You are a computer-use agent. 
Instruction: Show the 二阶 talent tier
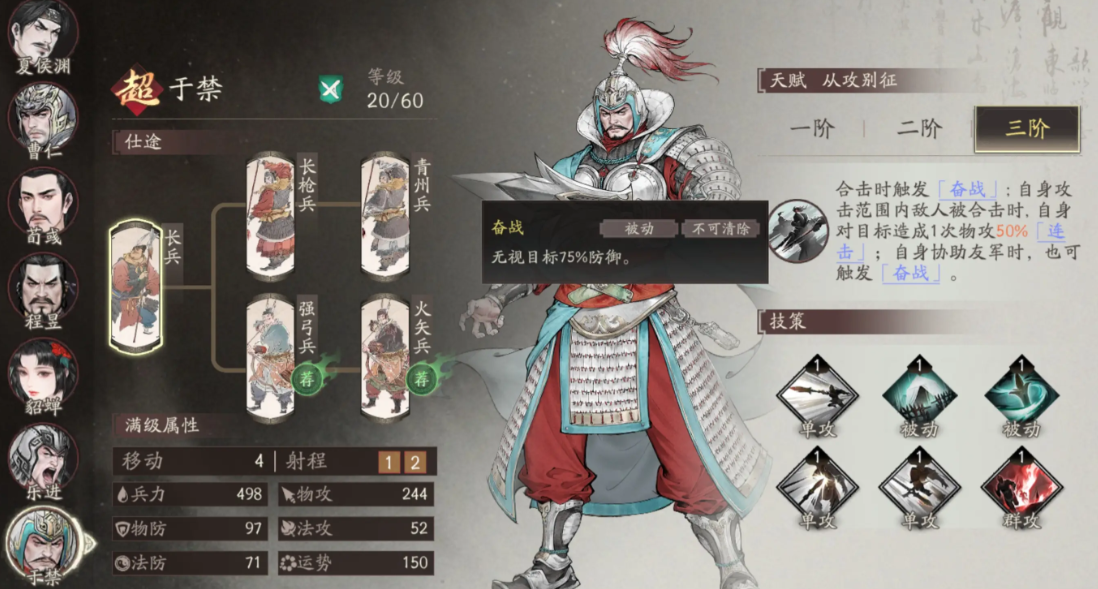[x=918, y=129]
